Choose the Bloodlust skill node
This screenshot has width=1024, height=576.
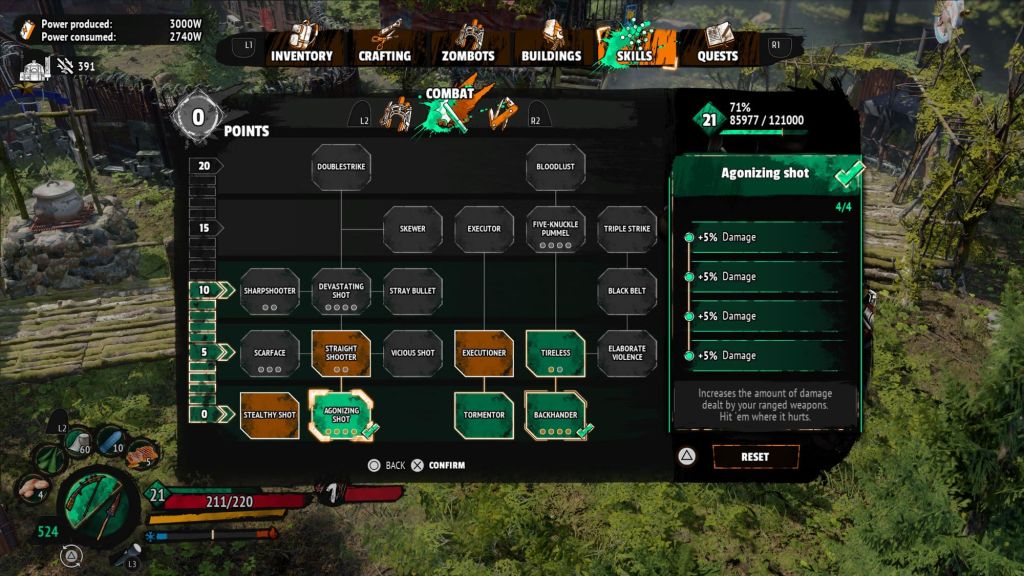click(x=555, y=167)
